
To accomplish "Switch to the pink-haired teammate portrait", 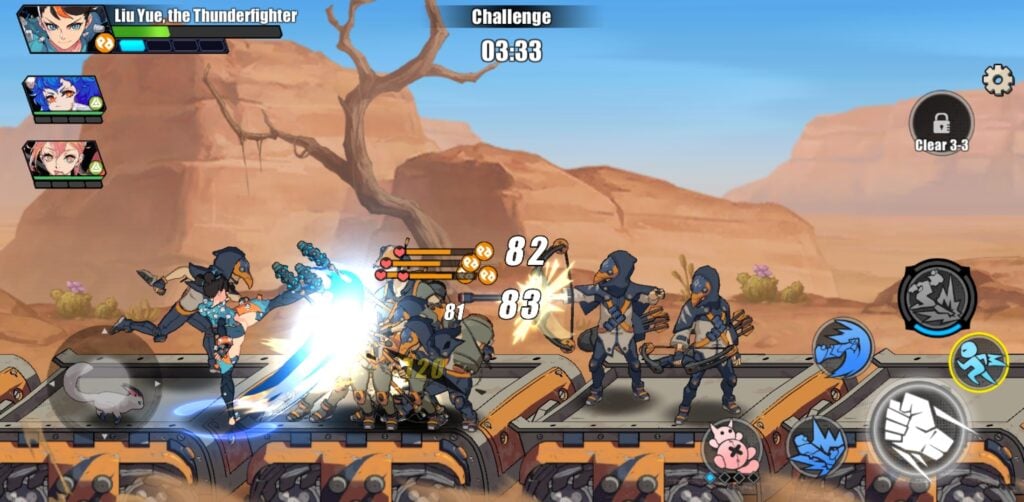I will pos(62,160).
